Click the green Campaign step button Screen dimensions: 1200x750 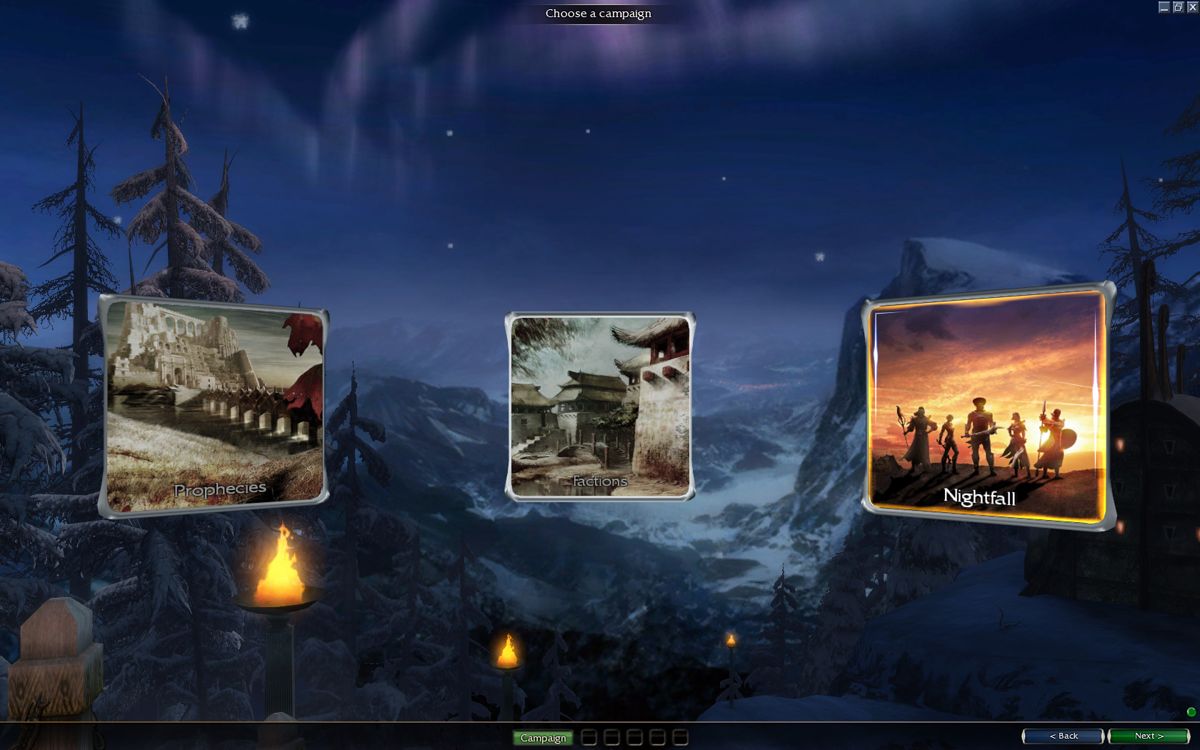pyautogui.click(x=543, y=738)
